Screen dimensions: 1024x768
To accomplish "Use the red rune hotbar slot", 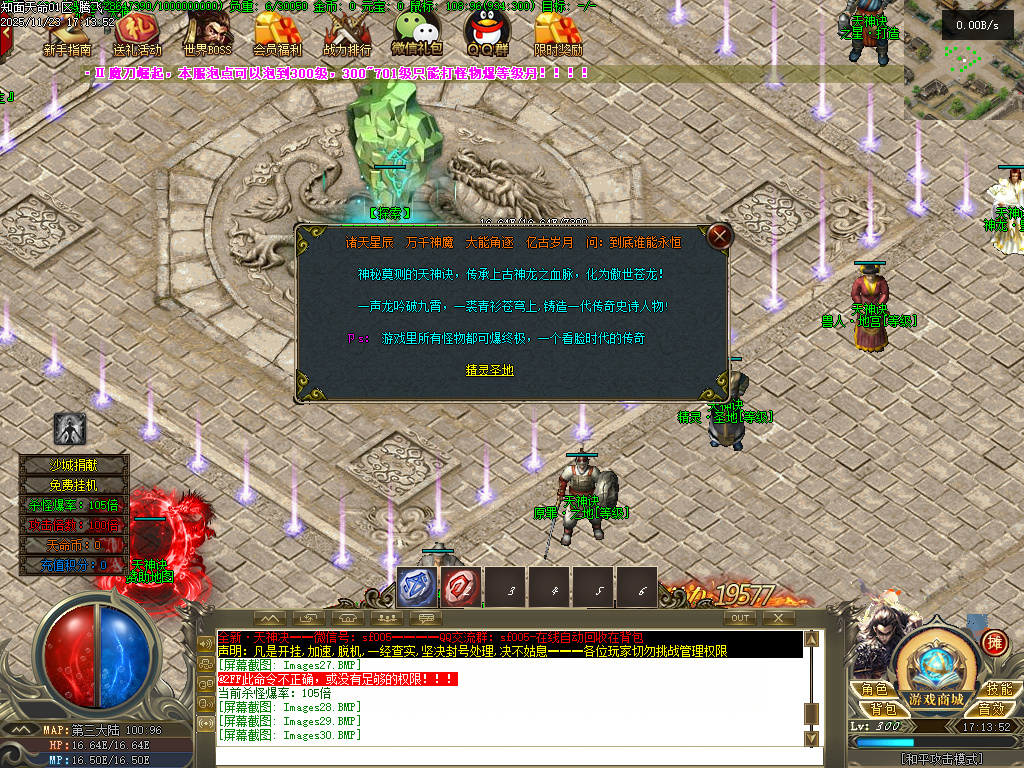I will [462, 588].
